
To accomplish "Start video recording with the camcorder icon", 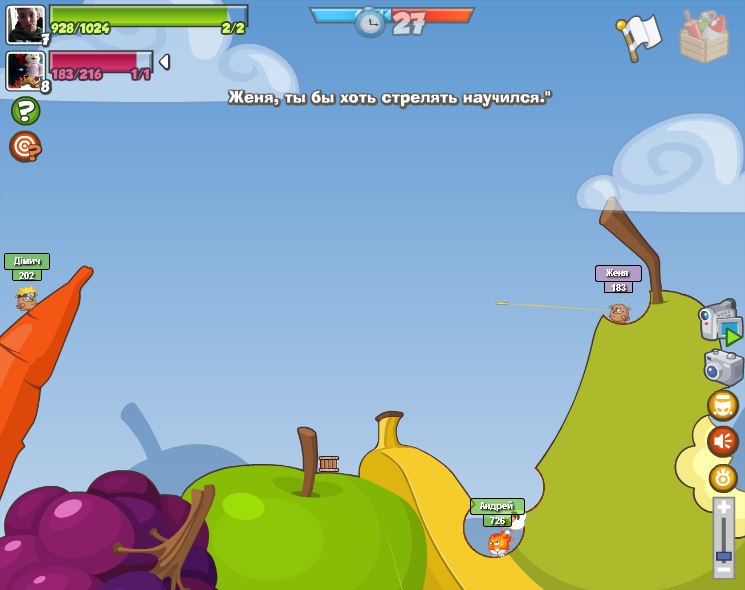I will tap(720, 324).
